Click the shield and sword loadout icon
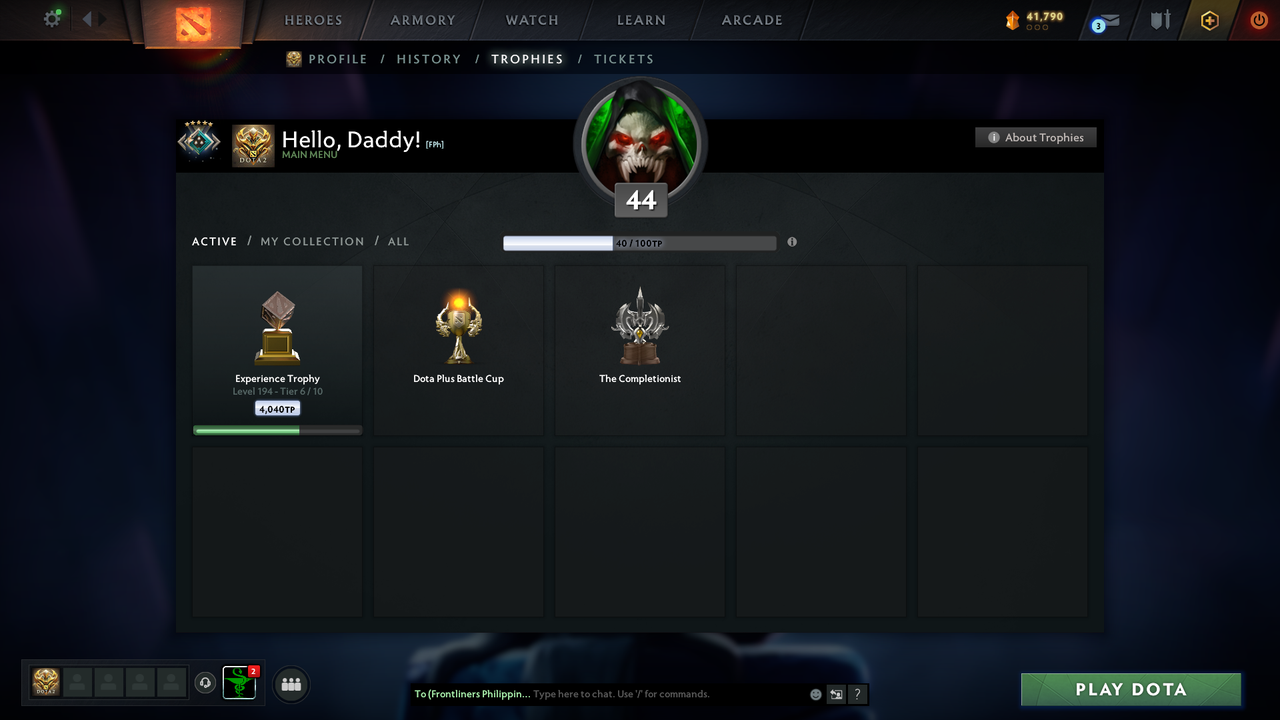The height and width of the screenshot is (720, 1280). tap(1159, 19)
